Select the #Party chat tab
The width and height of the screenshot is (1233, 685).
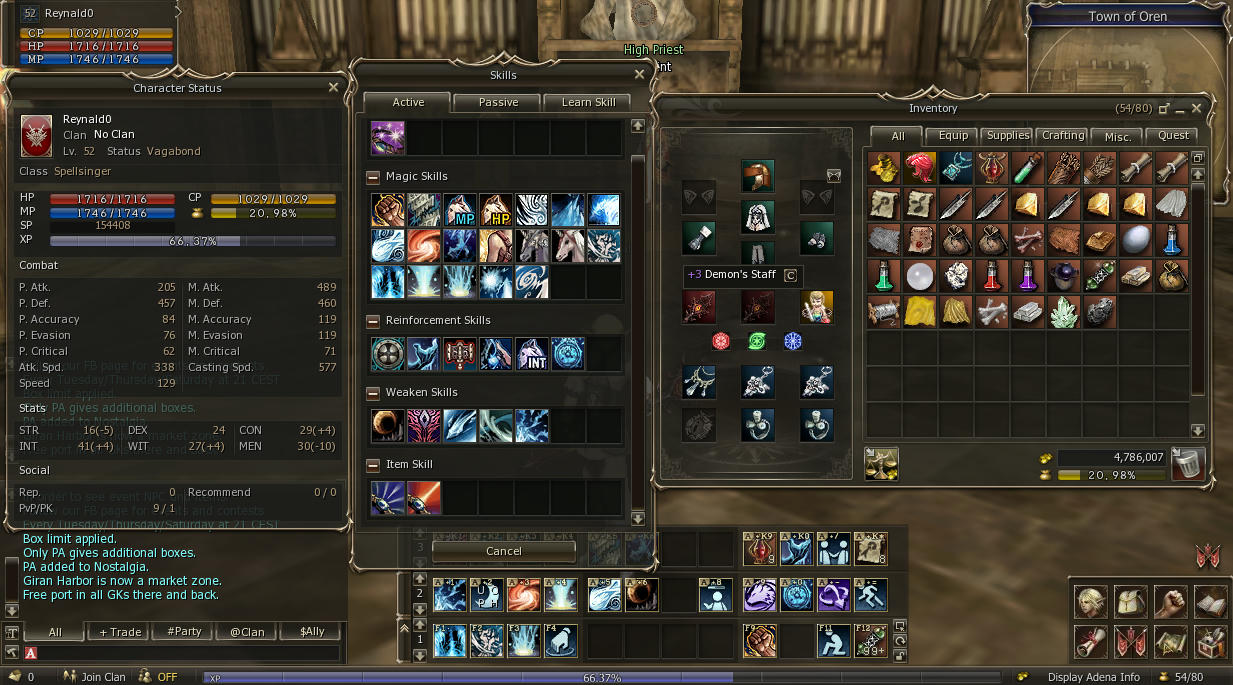tap(184, 632)
